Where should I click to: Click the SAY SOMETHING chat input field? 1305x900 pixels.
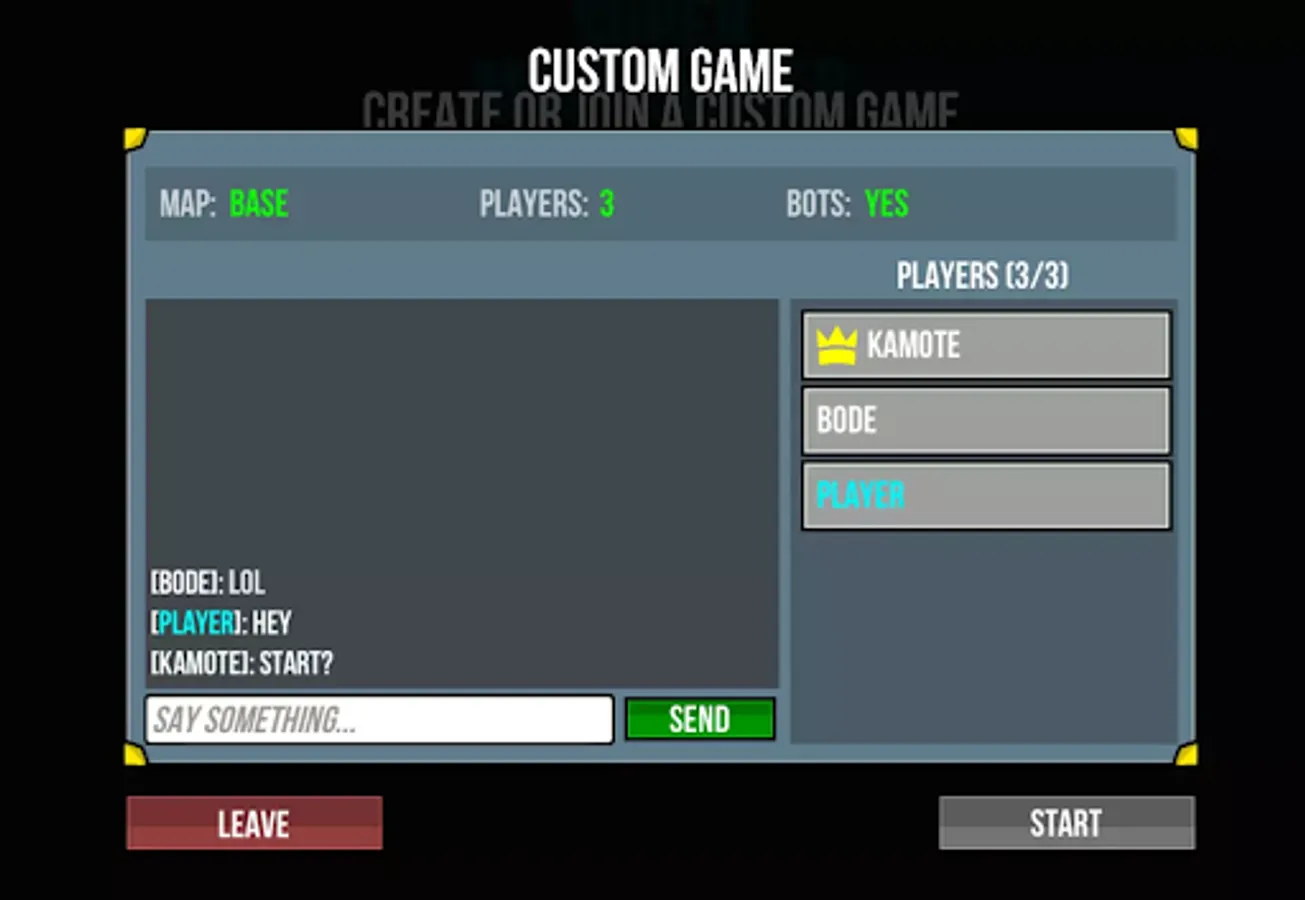coord(379,719)
